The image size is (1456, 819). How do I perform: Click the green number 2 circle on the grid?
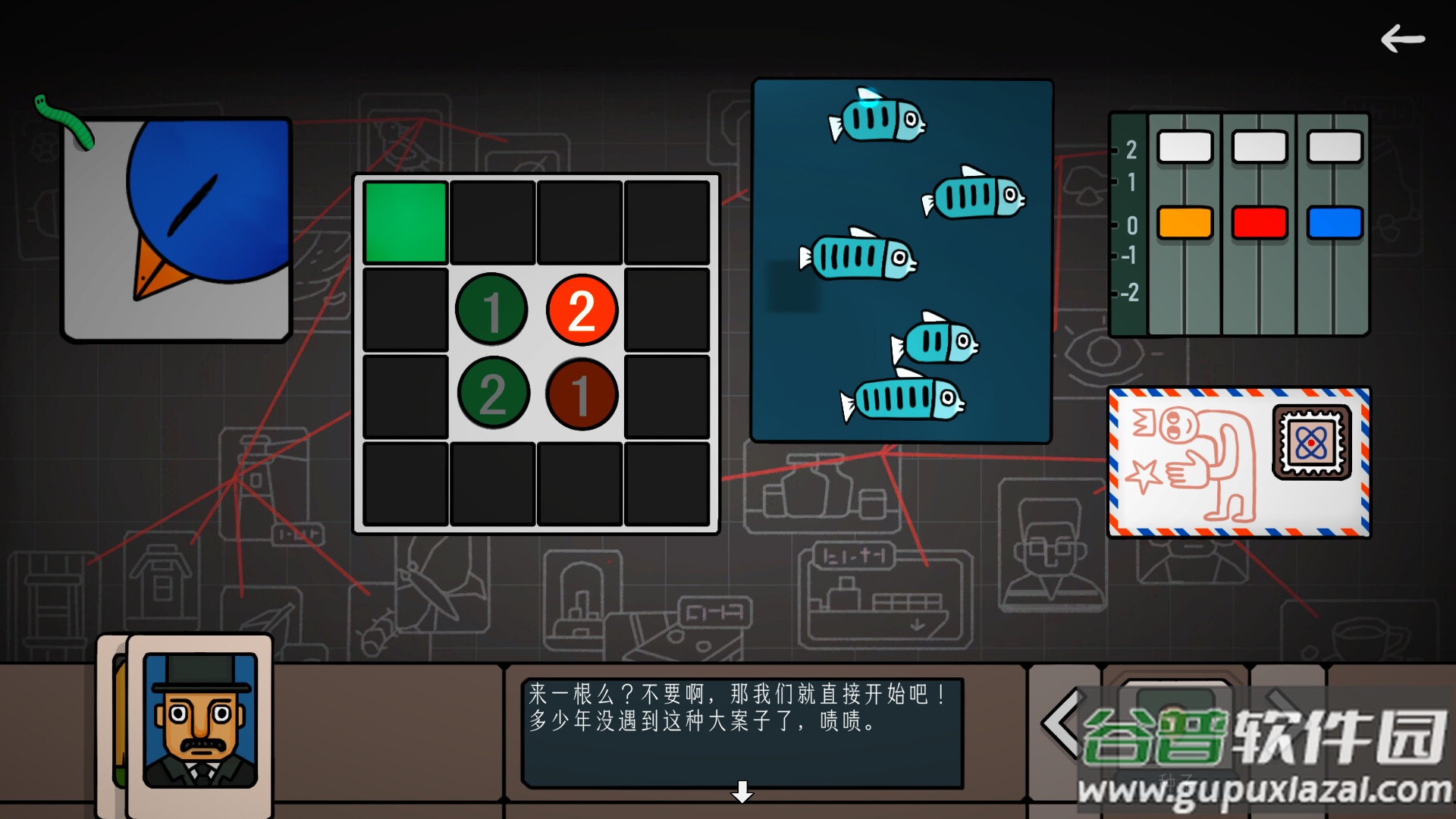point(492,396)
